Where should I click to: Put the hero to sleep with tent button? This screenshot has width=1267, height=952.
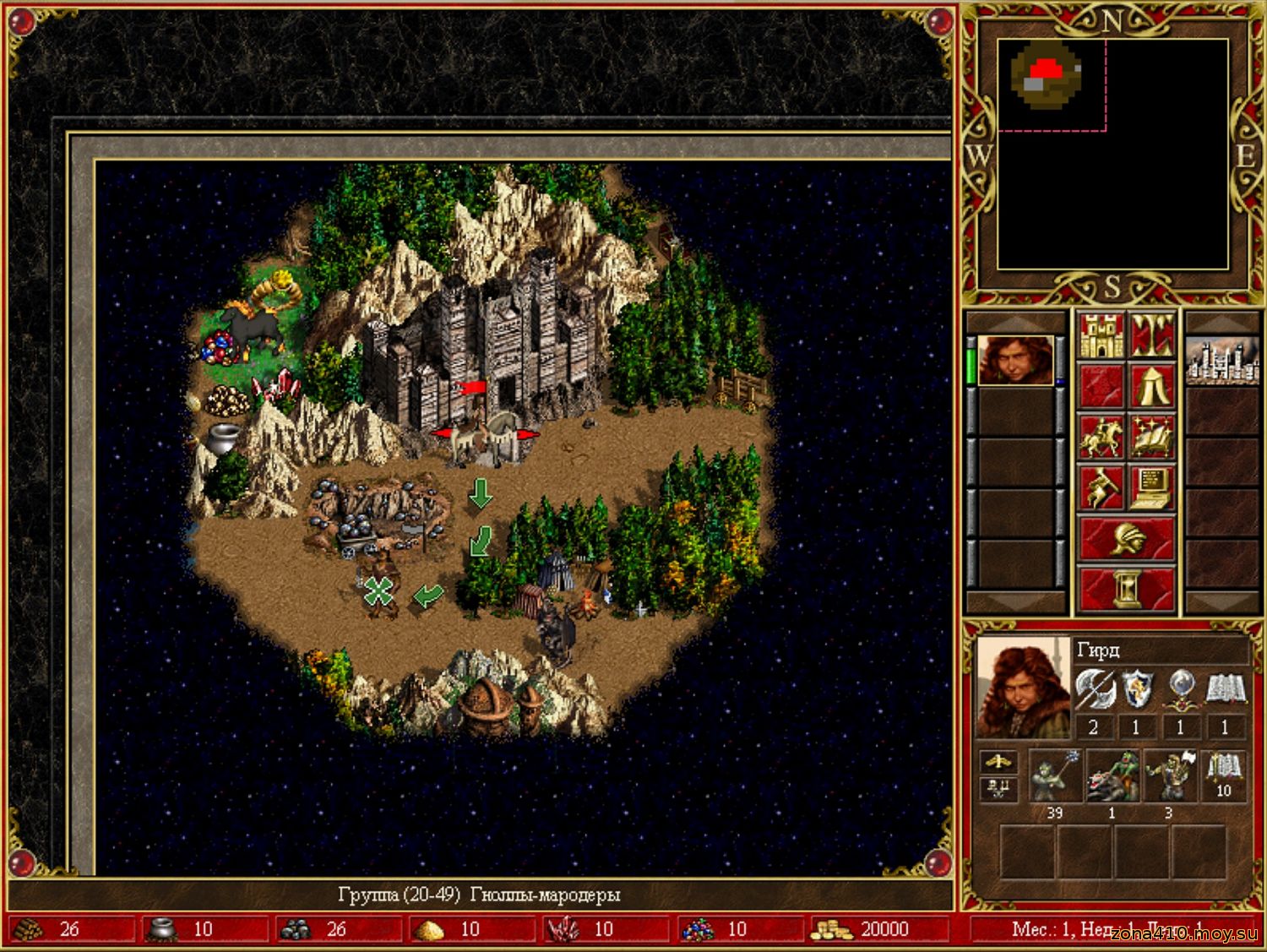click(x=1152, y=386)
